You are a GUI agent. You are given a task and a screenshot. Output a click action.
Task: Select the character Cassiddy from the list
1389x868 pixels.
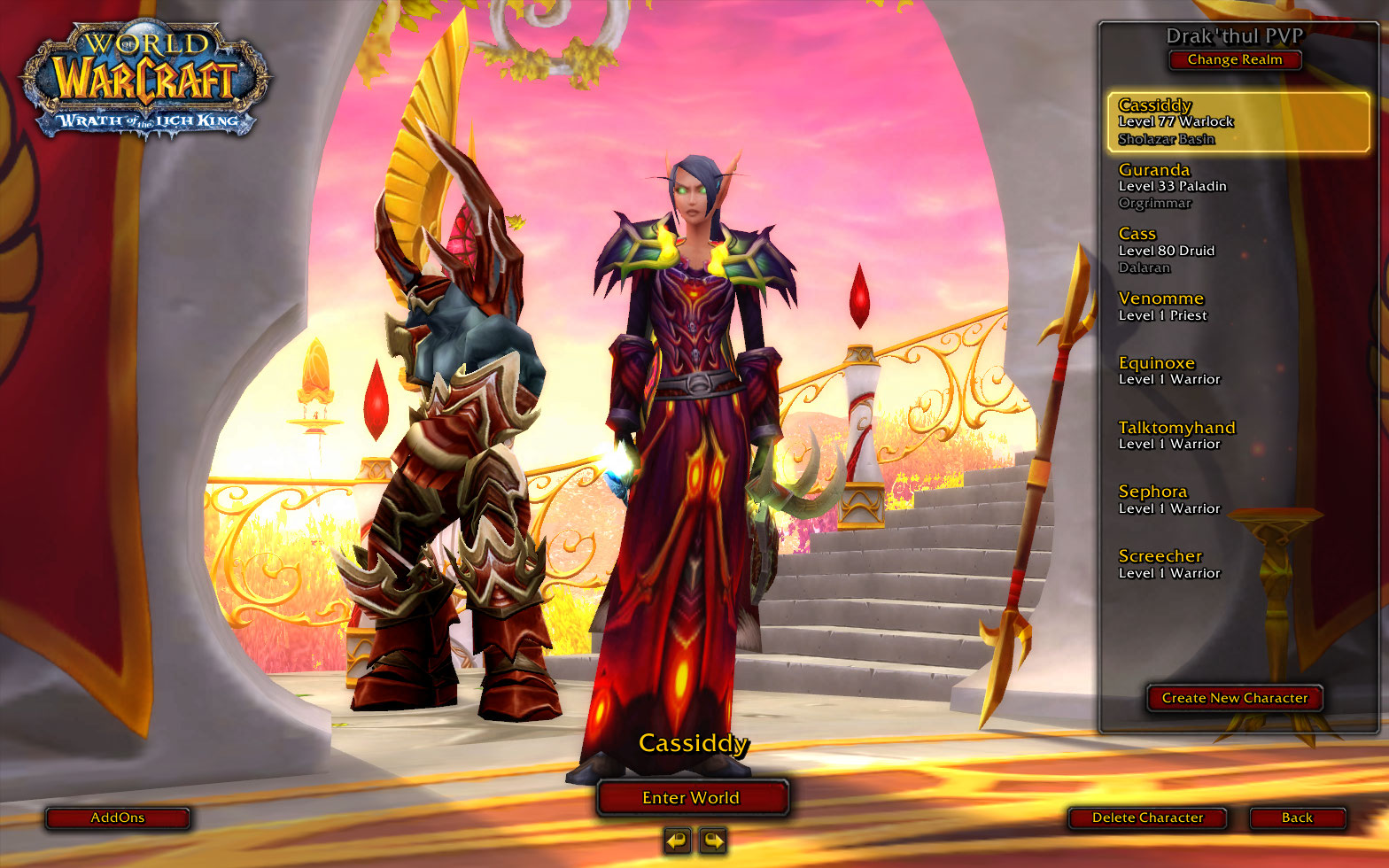pos(1236,121)
